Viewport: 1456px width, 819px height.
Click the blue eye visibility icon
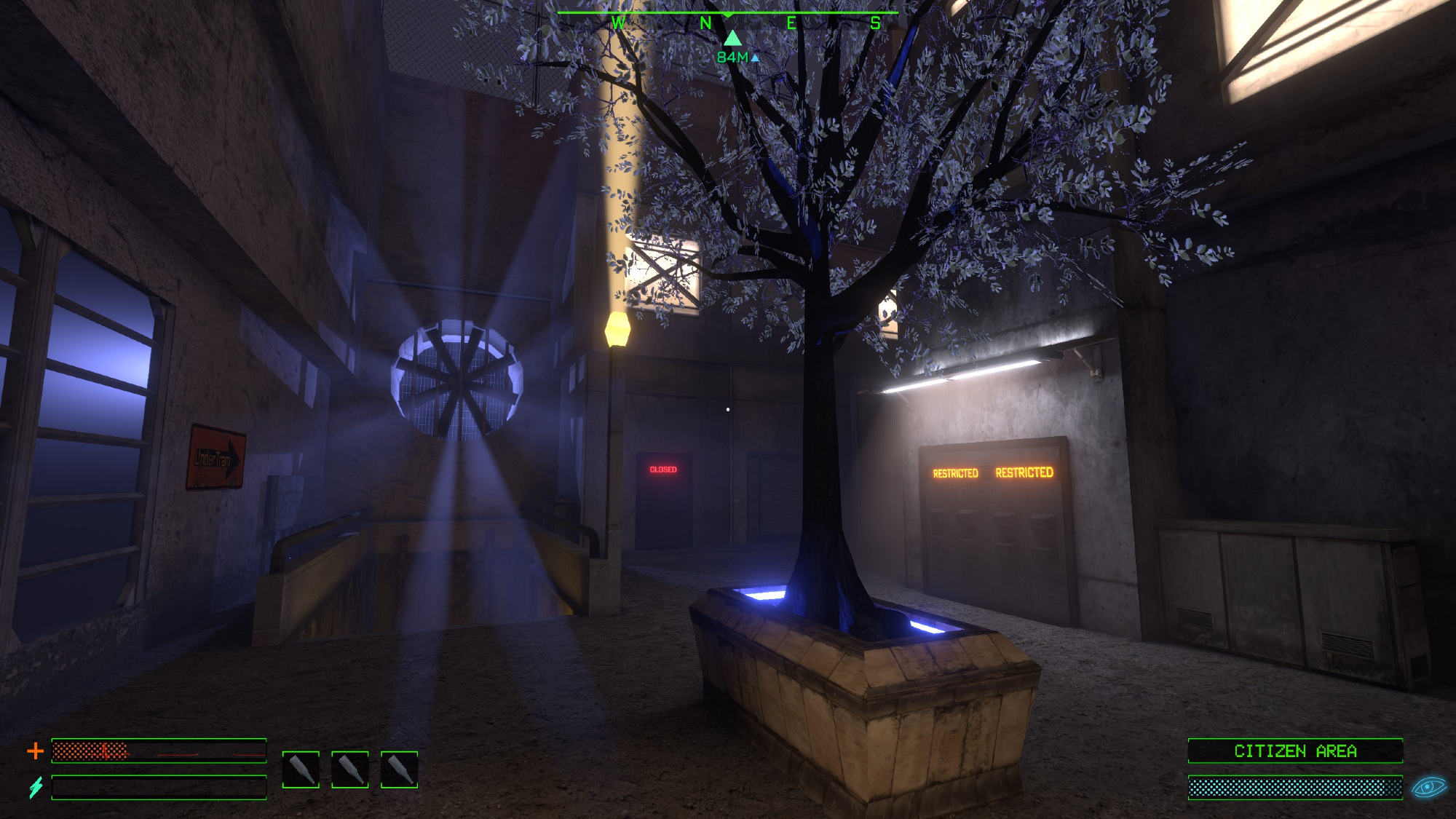coord(1428,787)
